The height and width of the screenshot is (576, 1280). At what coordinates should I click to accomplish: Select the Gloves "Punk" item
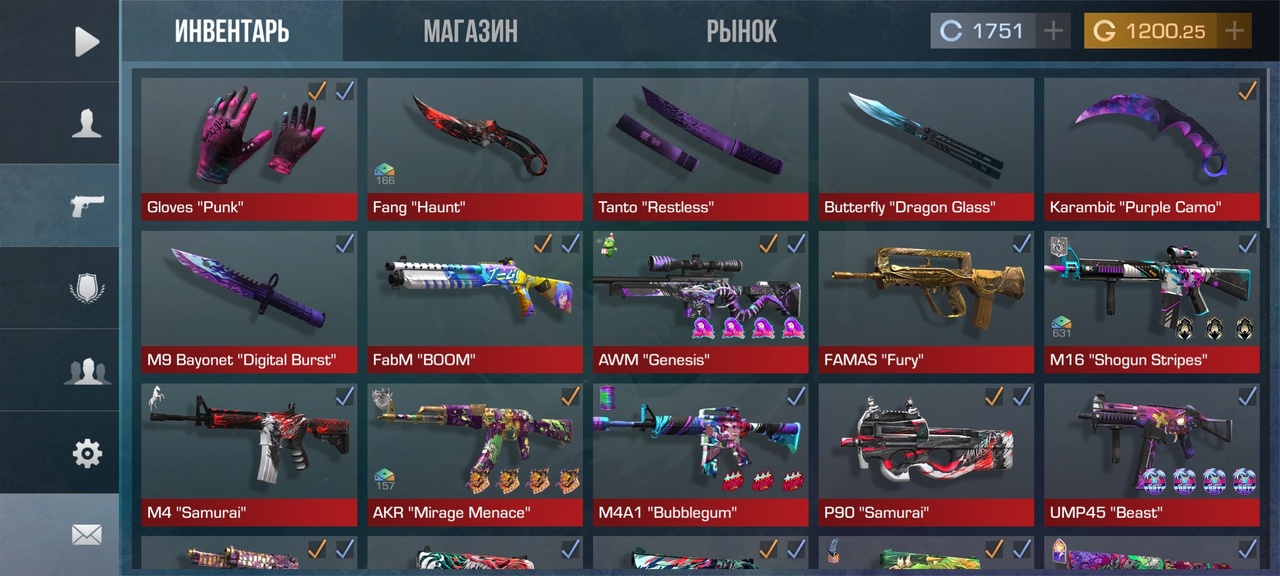pyautogui.click(x=249, y=148)
